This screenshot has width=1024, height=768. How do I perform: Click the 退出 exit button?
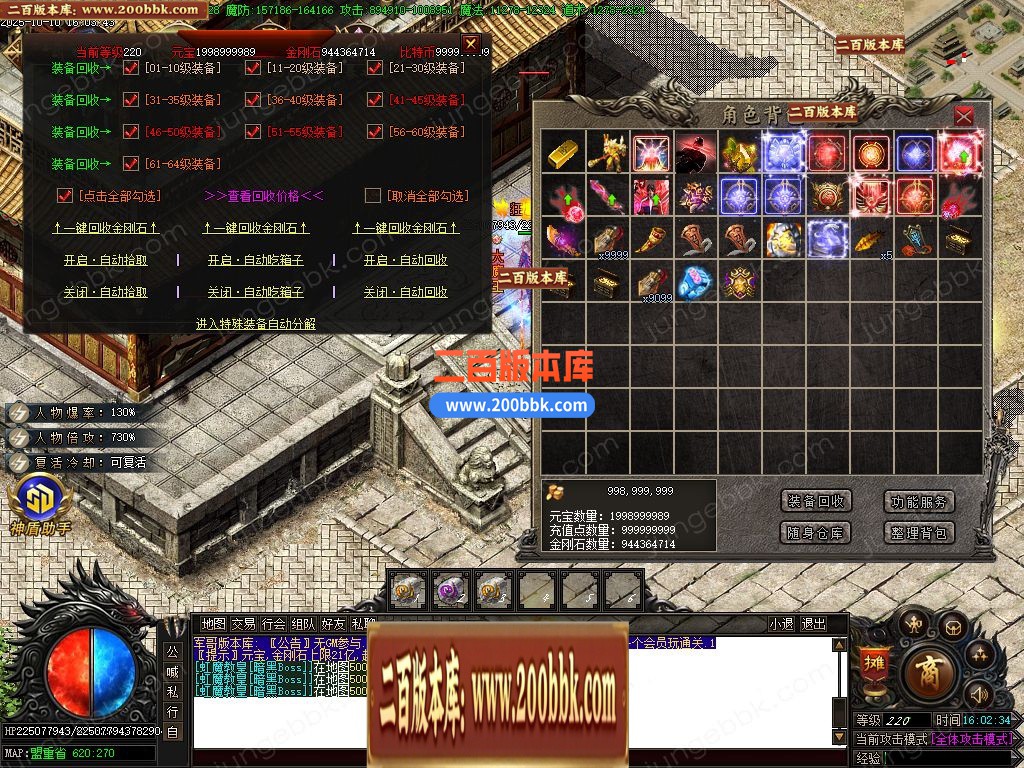814,624
